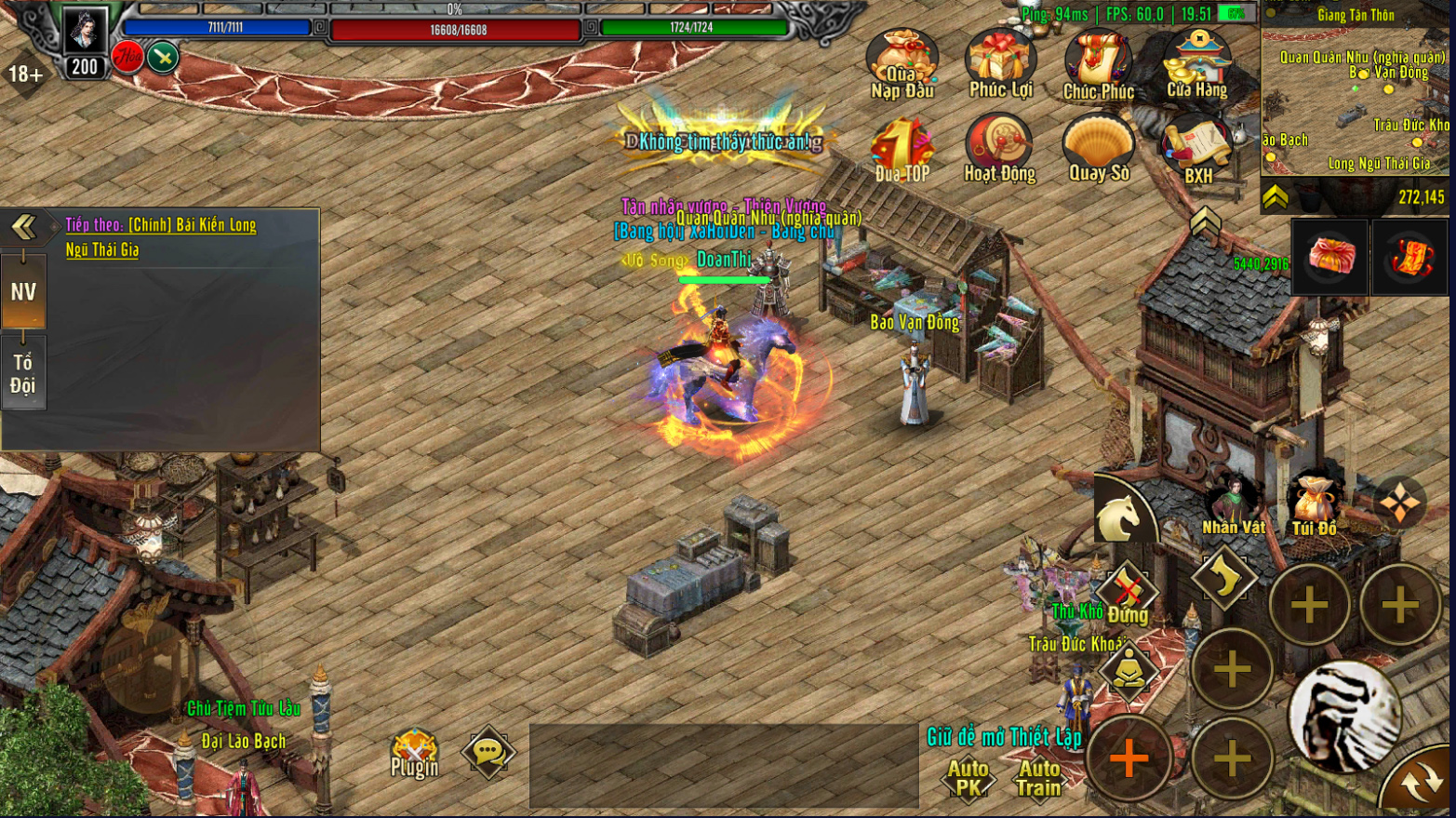Screen dimensions: 1456x818
Task: Open the chat speech bubble button
Action: (x=488, y=753)
